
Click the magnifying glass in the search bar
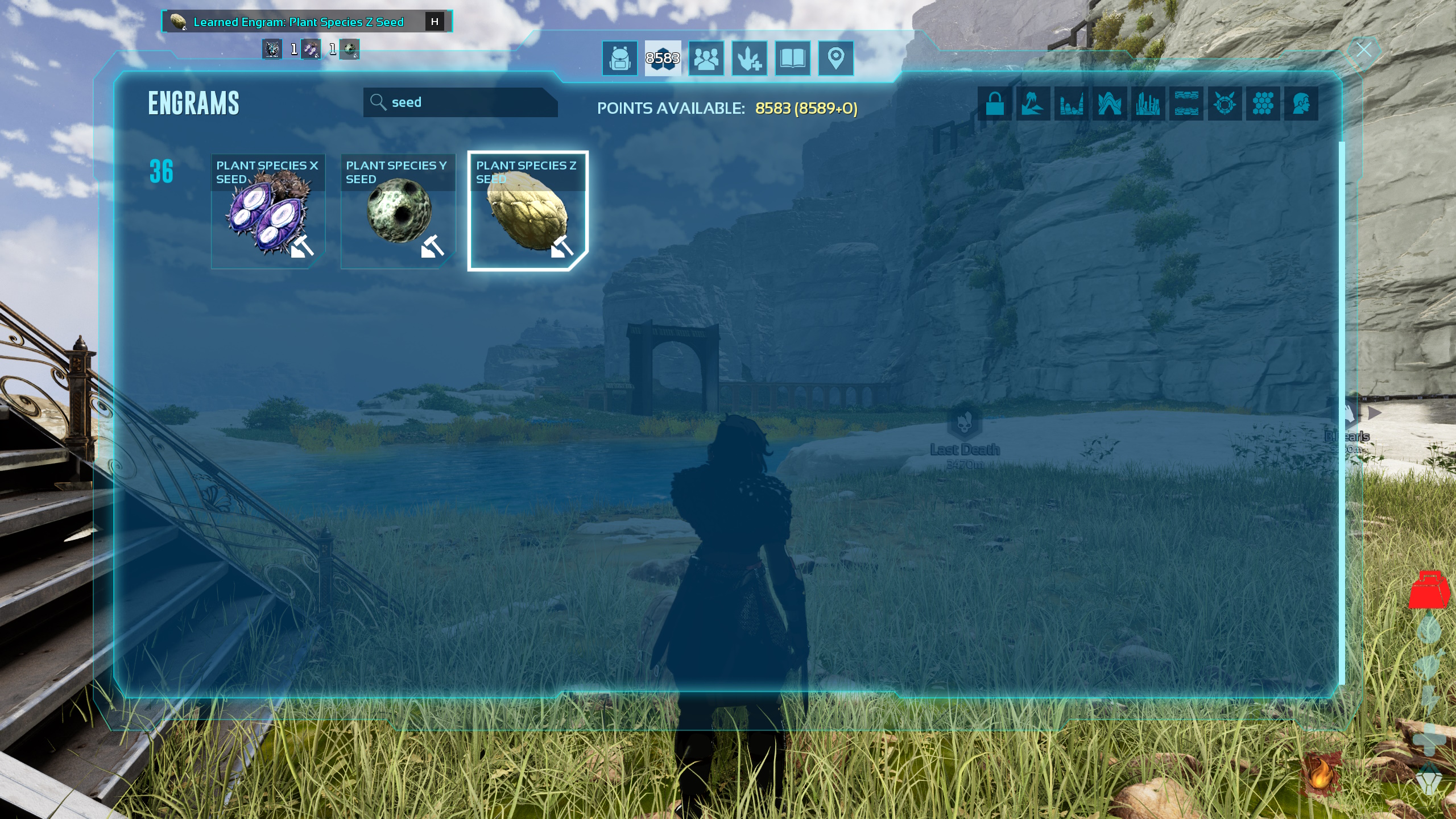click(x=377, y=102)
